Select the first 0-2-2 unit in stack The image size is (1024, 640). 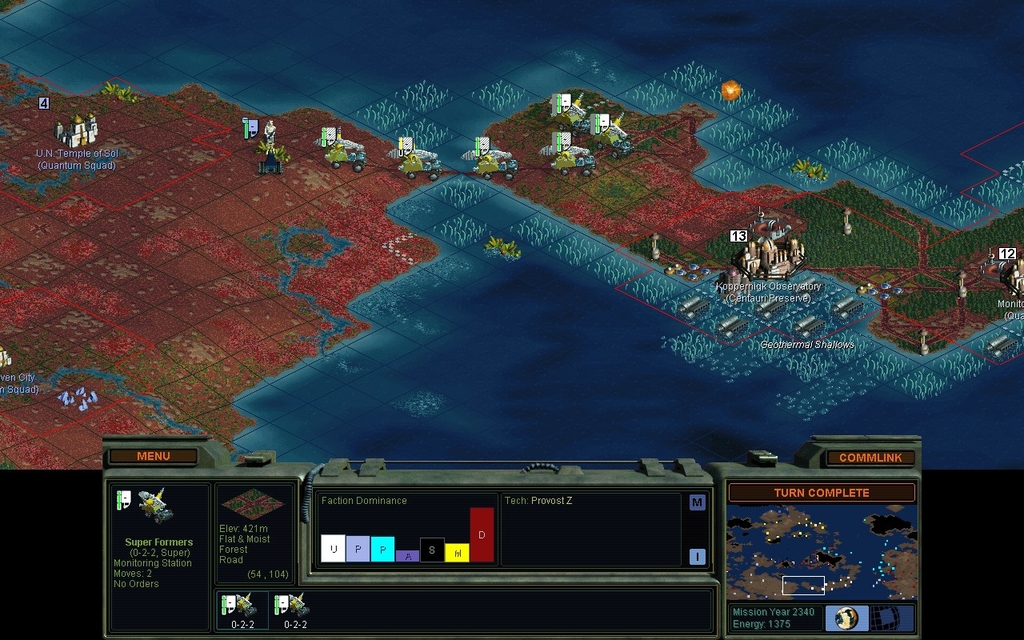(242, 609)
